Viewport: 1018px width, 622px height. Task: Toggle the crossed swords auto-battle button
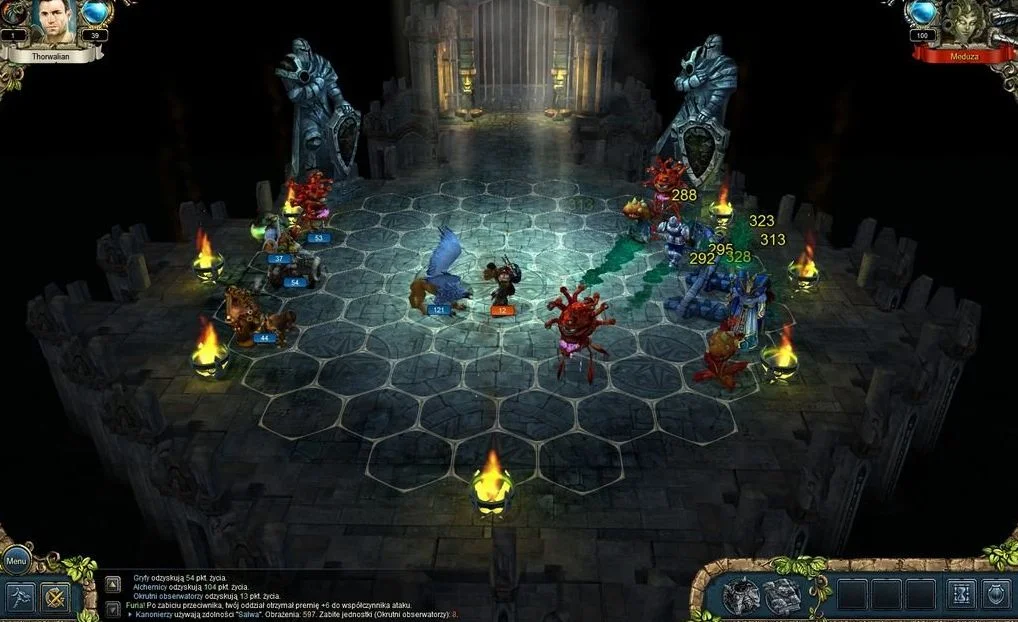click(x=55, y=597)
